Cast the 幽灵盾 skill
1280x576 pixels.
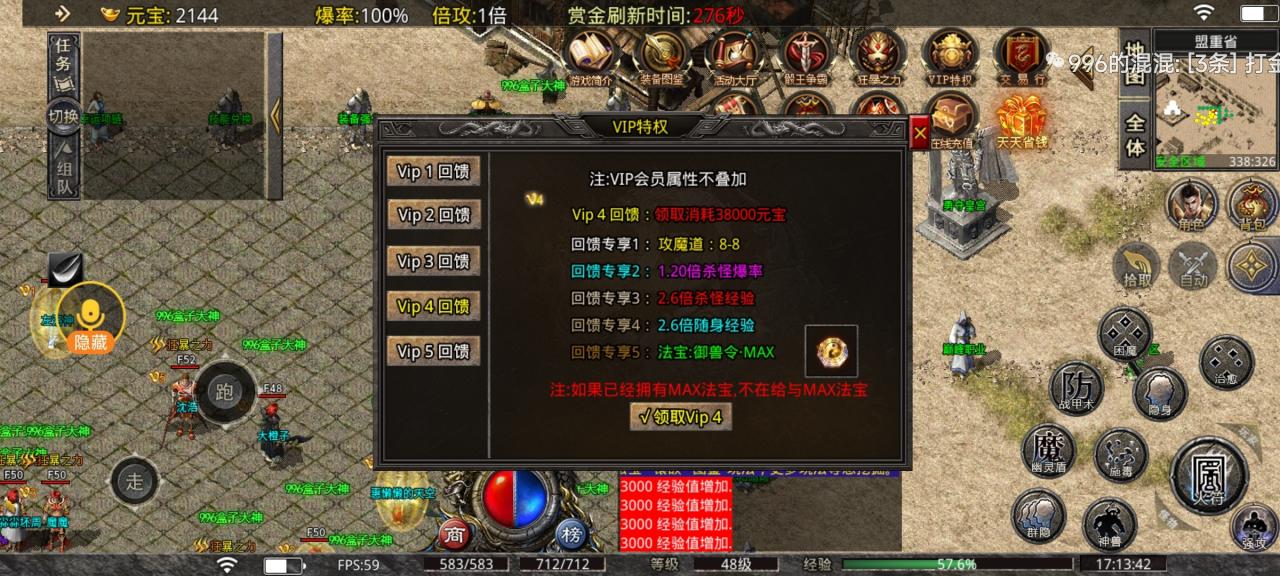1048,449
